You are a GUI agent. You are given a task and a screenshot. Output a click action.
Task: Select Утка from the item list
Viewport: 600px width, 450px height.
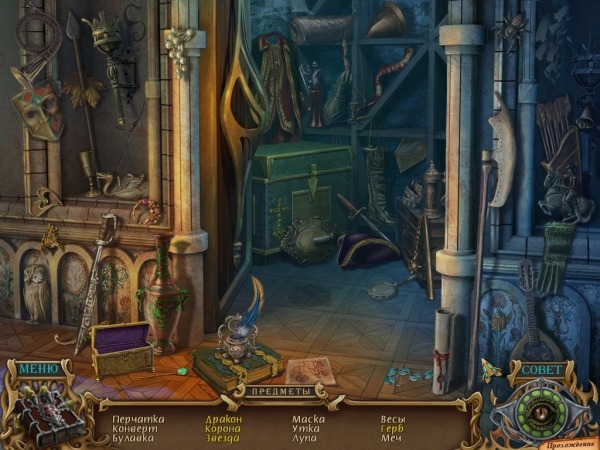[304, 429]
